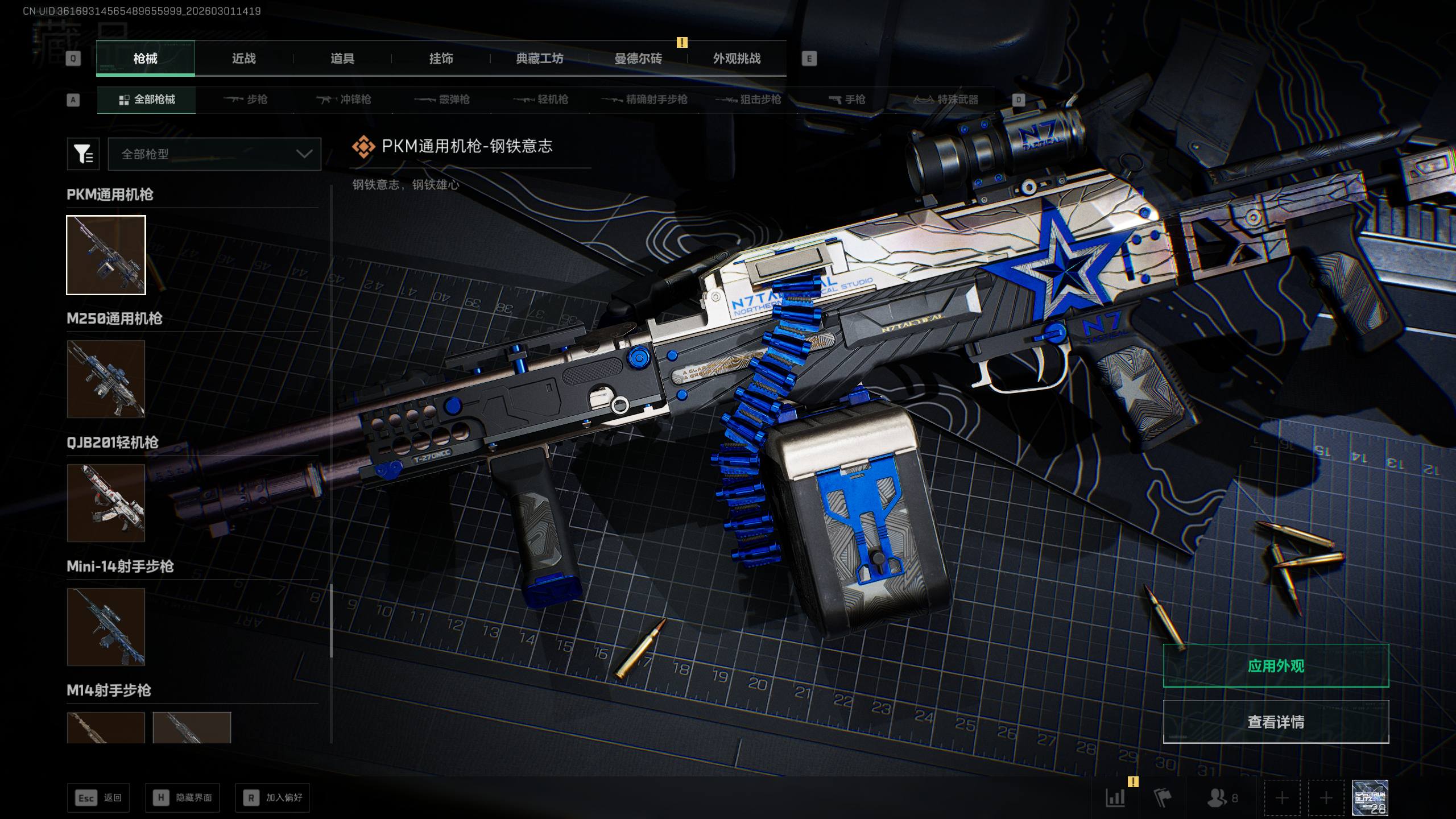Switch to the 近战 tab
The width and height of the screenshot is (1456, 819).
[243, 59]
